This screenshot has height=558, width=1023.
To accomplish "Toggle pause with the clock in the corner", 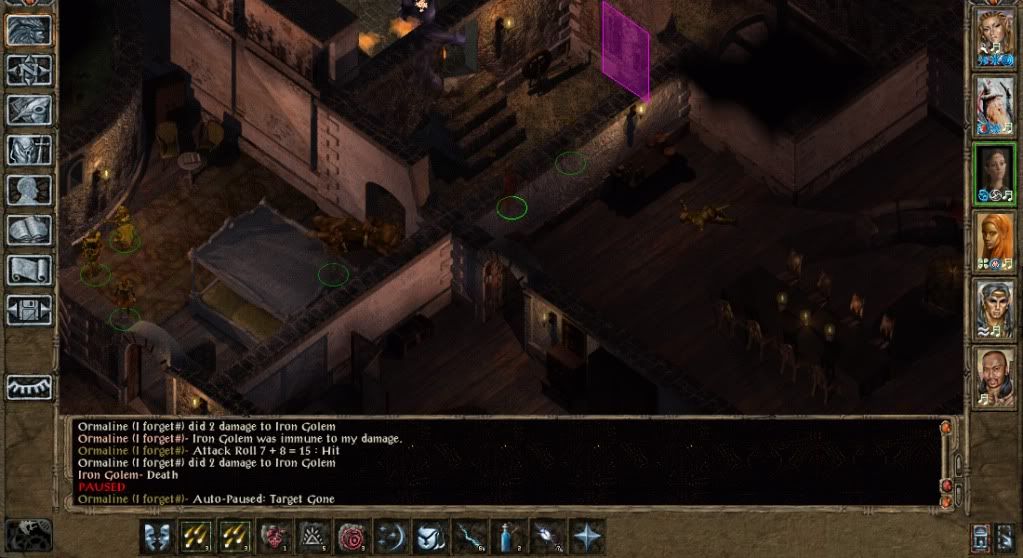I will (26, 534).
